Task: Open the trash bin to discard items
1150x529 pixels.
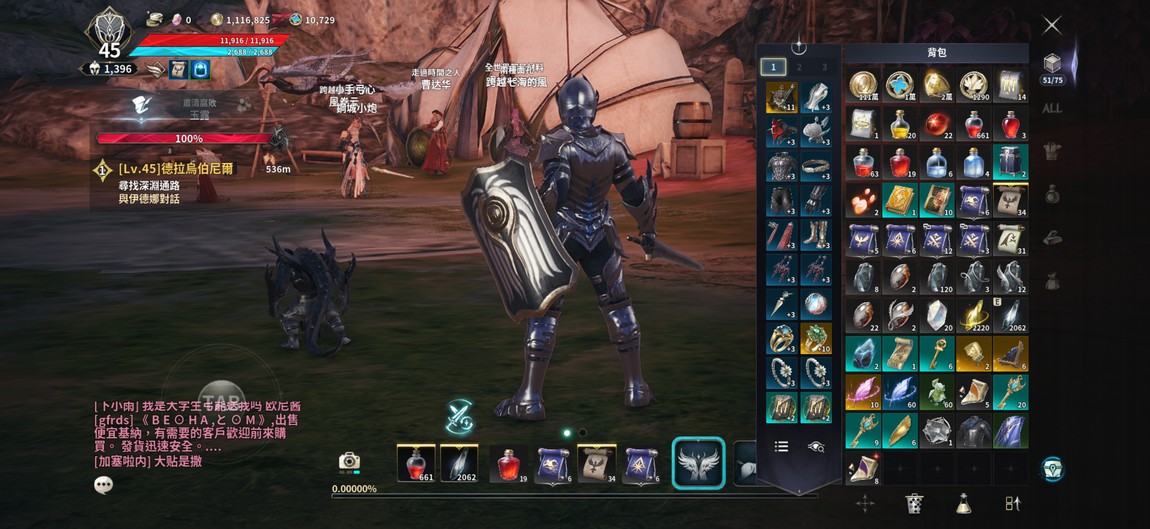Action: pos(914,503)
